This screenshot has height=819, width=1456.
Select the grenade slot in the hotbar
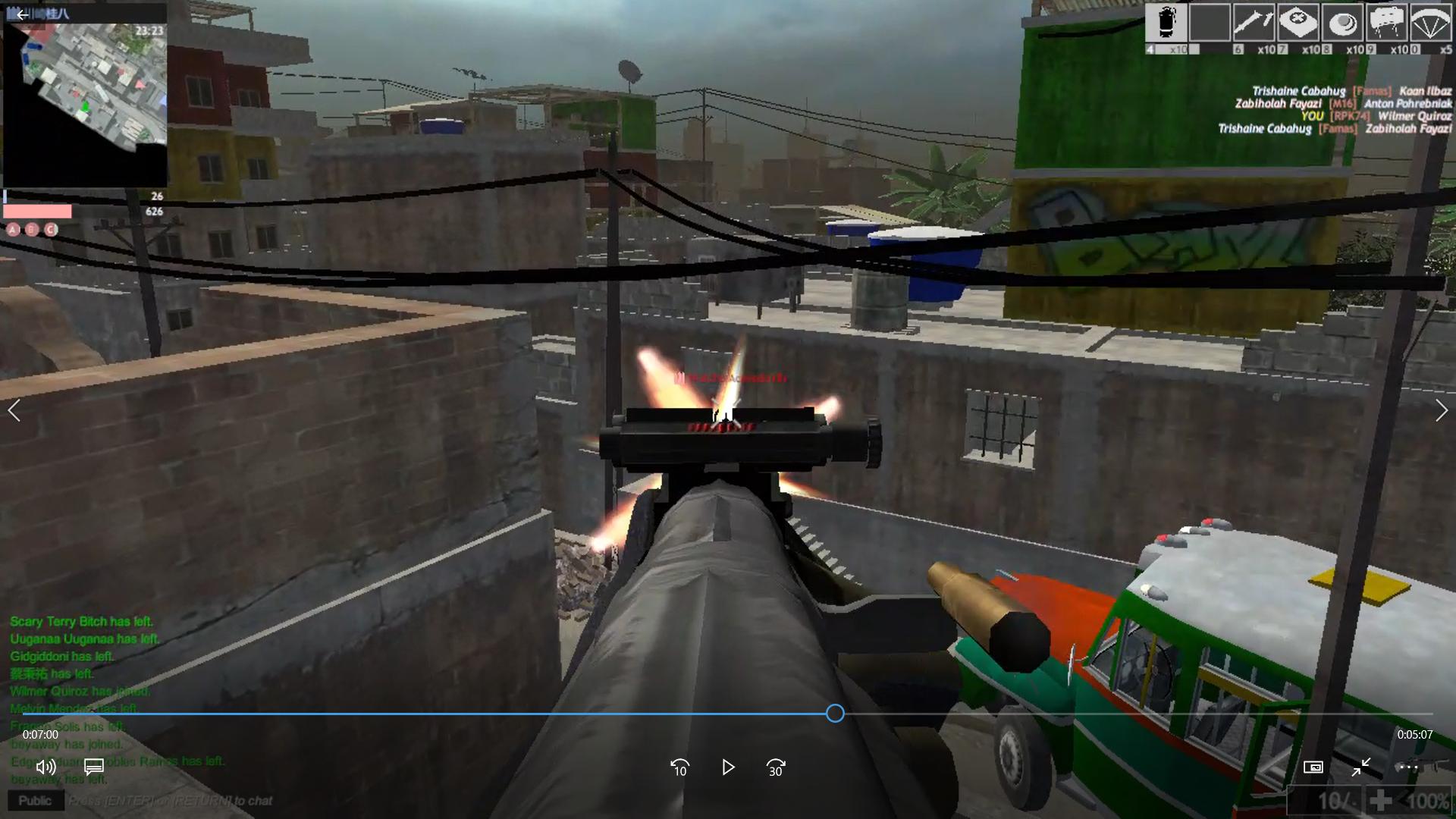[x=1166, y=23]
